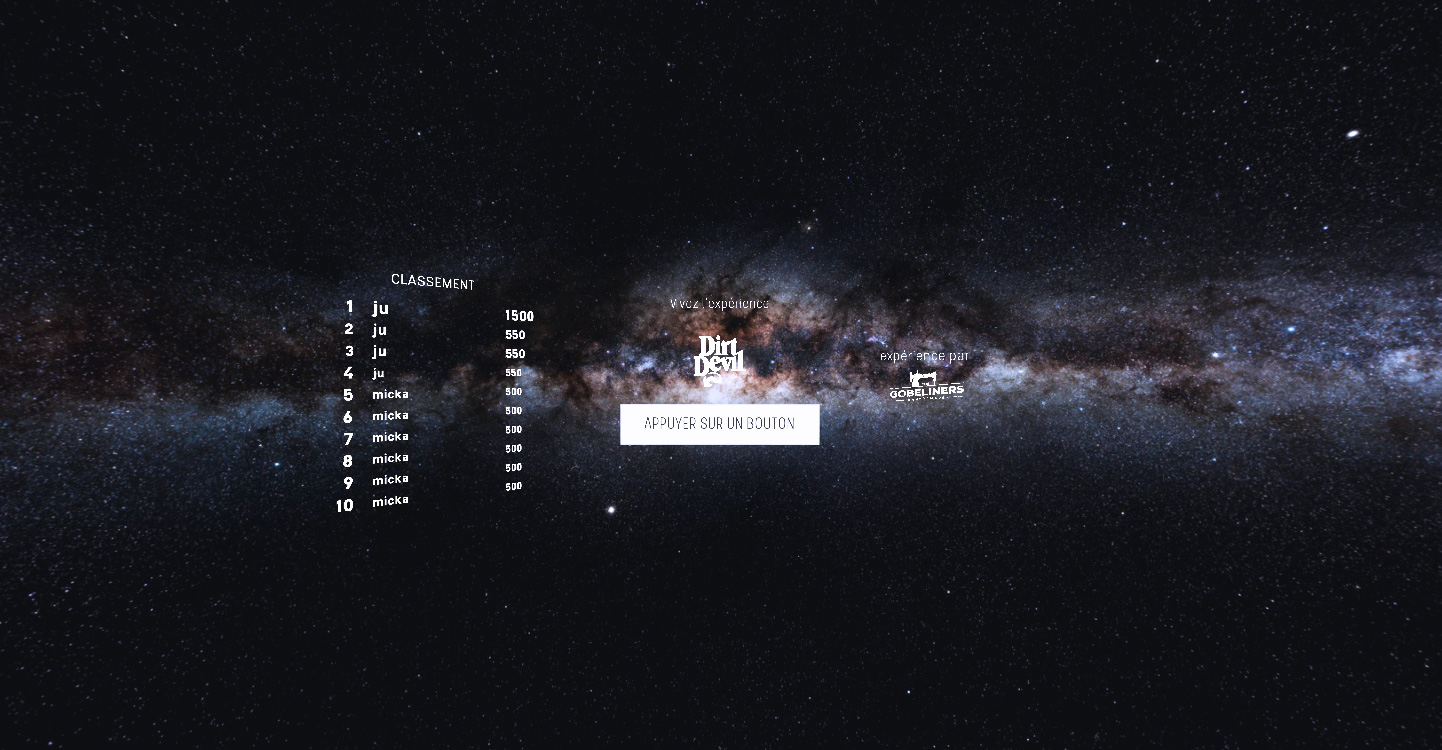Screen dimensions: 1442x750
Task: Open the Gobeliners logo
Action: [926, 386]
